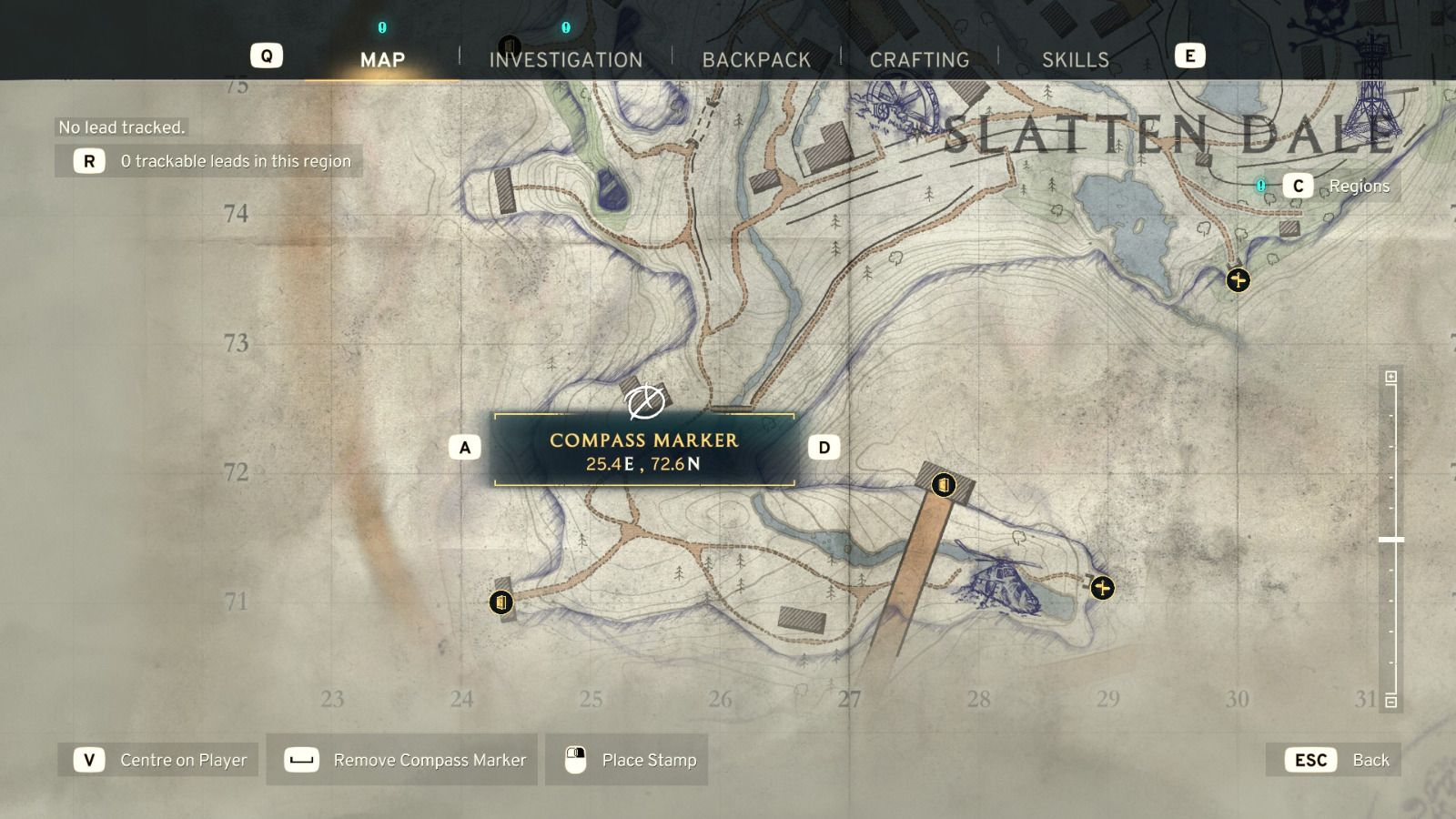1456x819 pixels.
Task: Go back with the Back button
Action: [x=1333, y=760]
